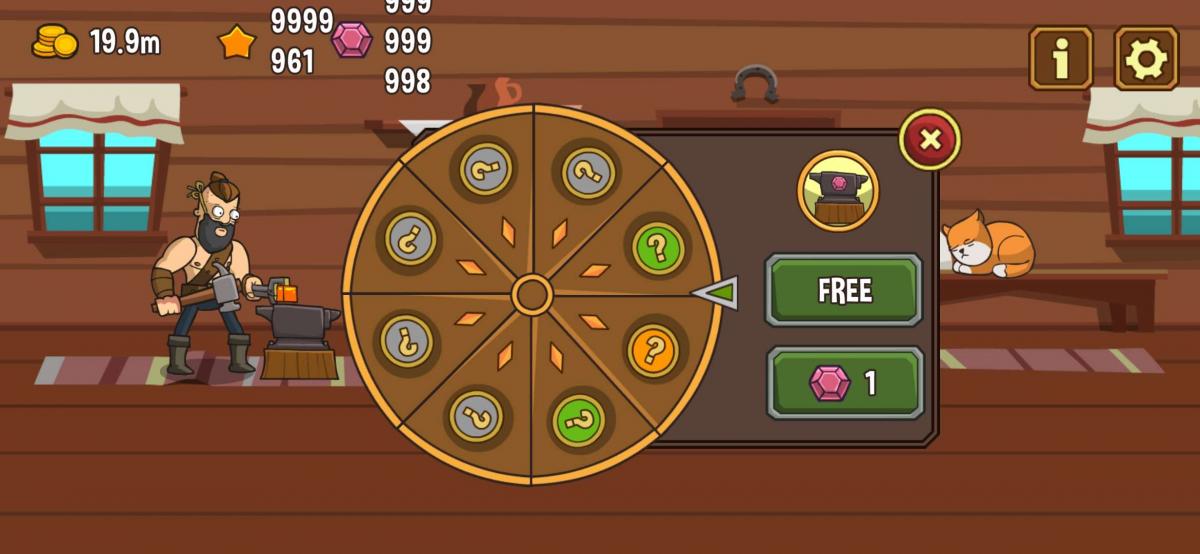Show the info panel
This screenshot has width=1200, height=554.
(1060, 59)
